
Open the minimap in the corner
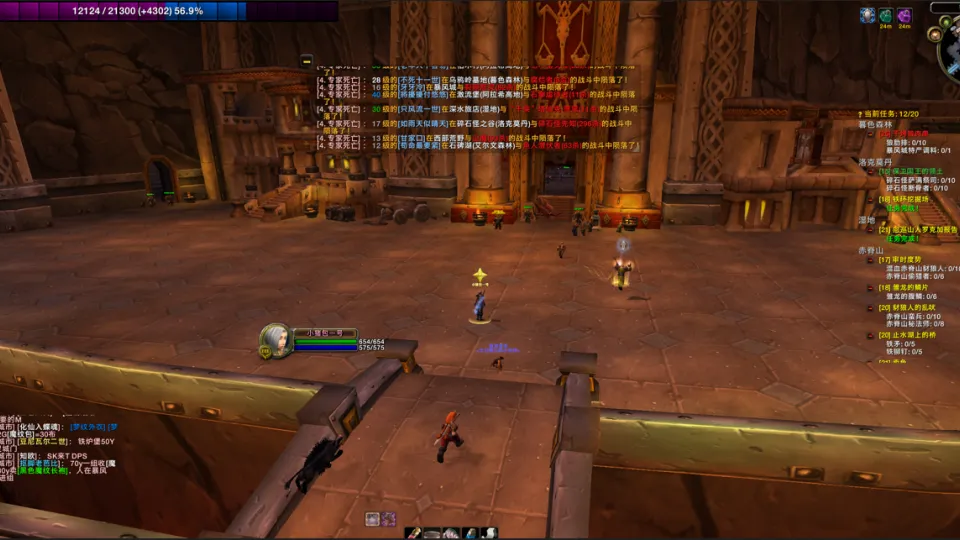[x=952, y=50]
